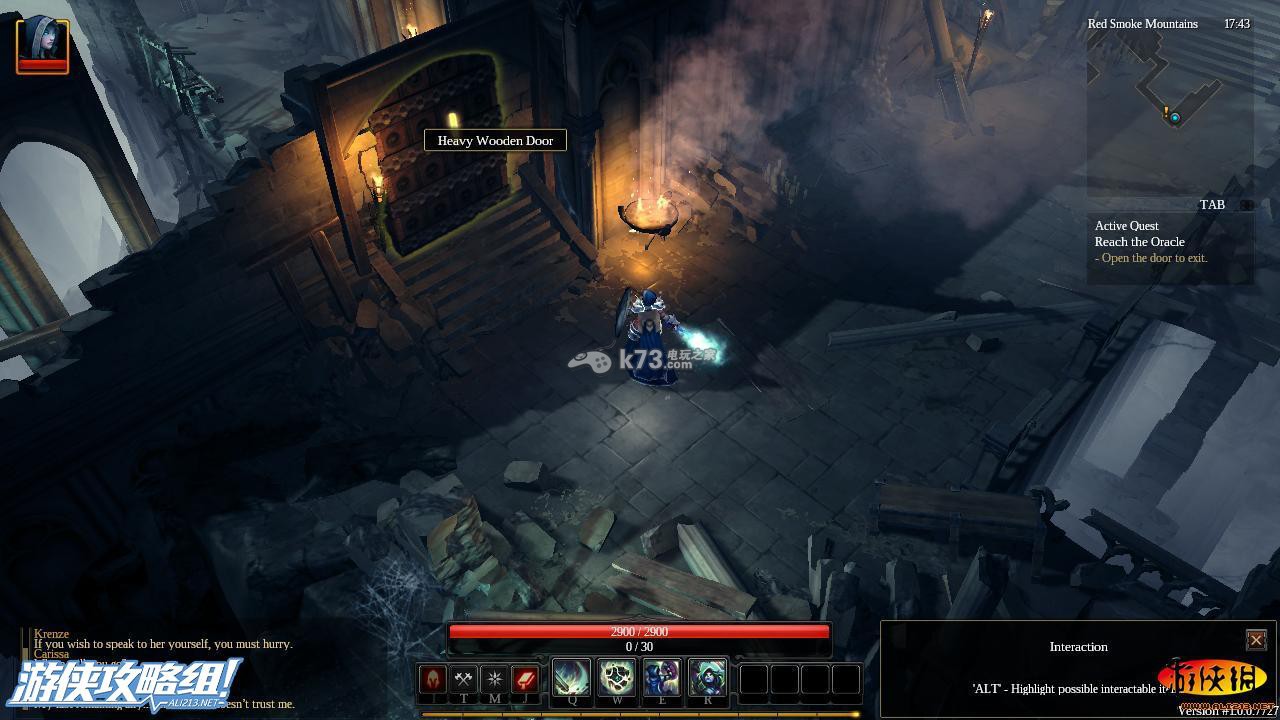Activate the R hooded figure ability
Screen dimensions: 1280x720
[707, 679]
